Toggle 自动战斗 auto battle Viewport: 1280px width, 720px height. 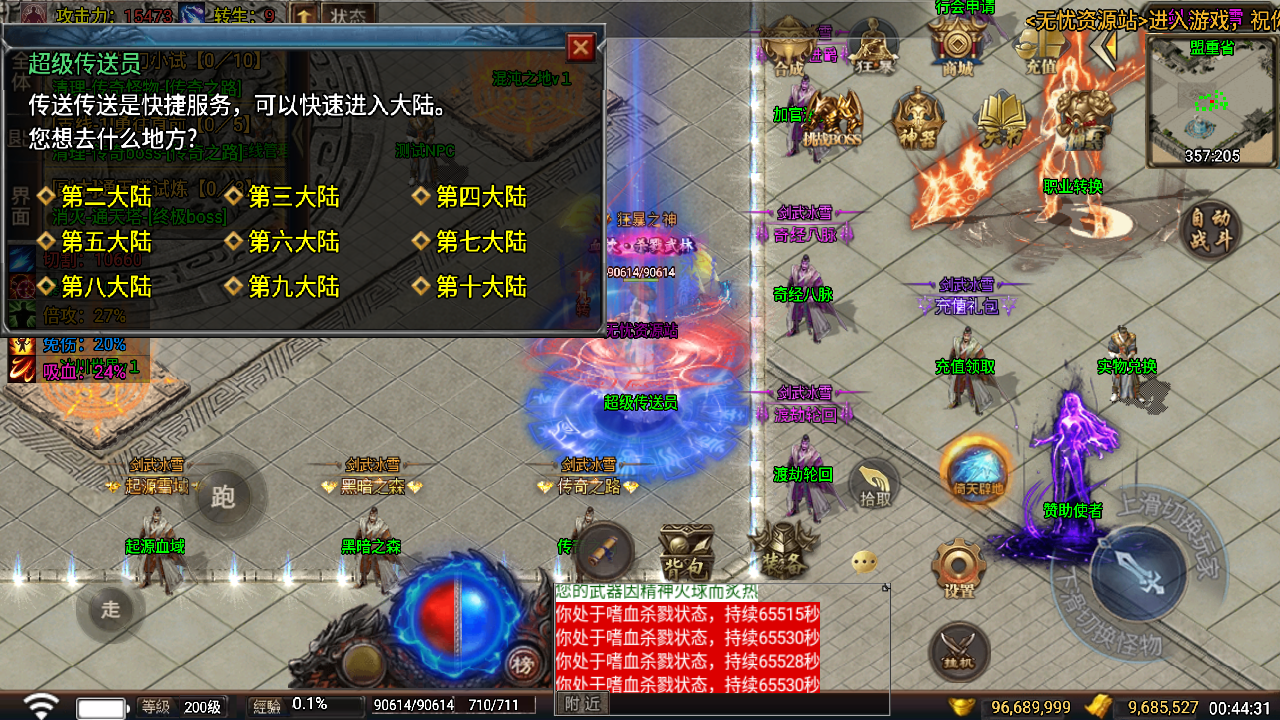point(1211,229)
